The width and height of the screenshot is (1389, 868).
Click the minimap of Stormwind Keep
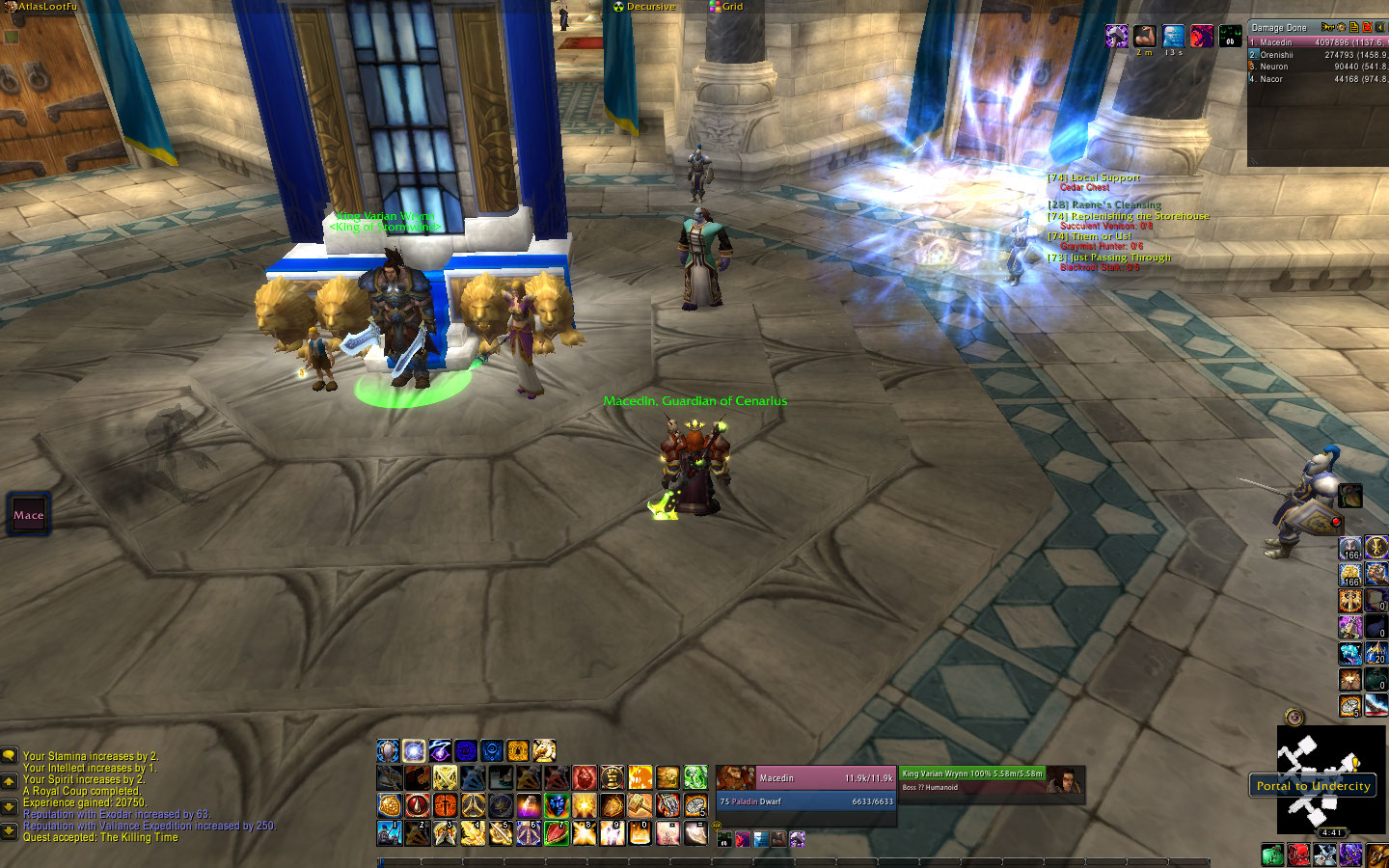[x=1331, y=779]
